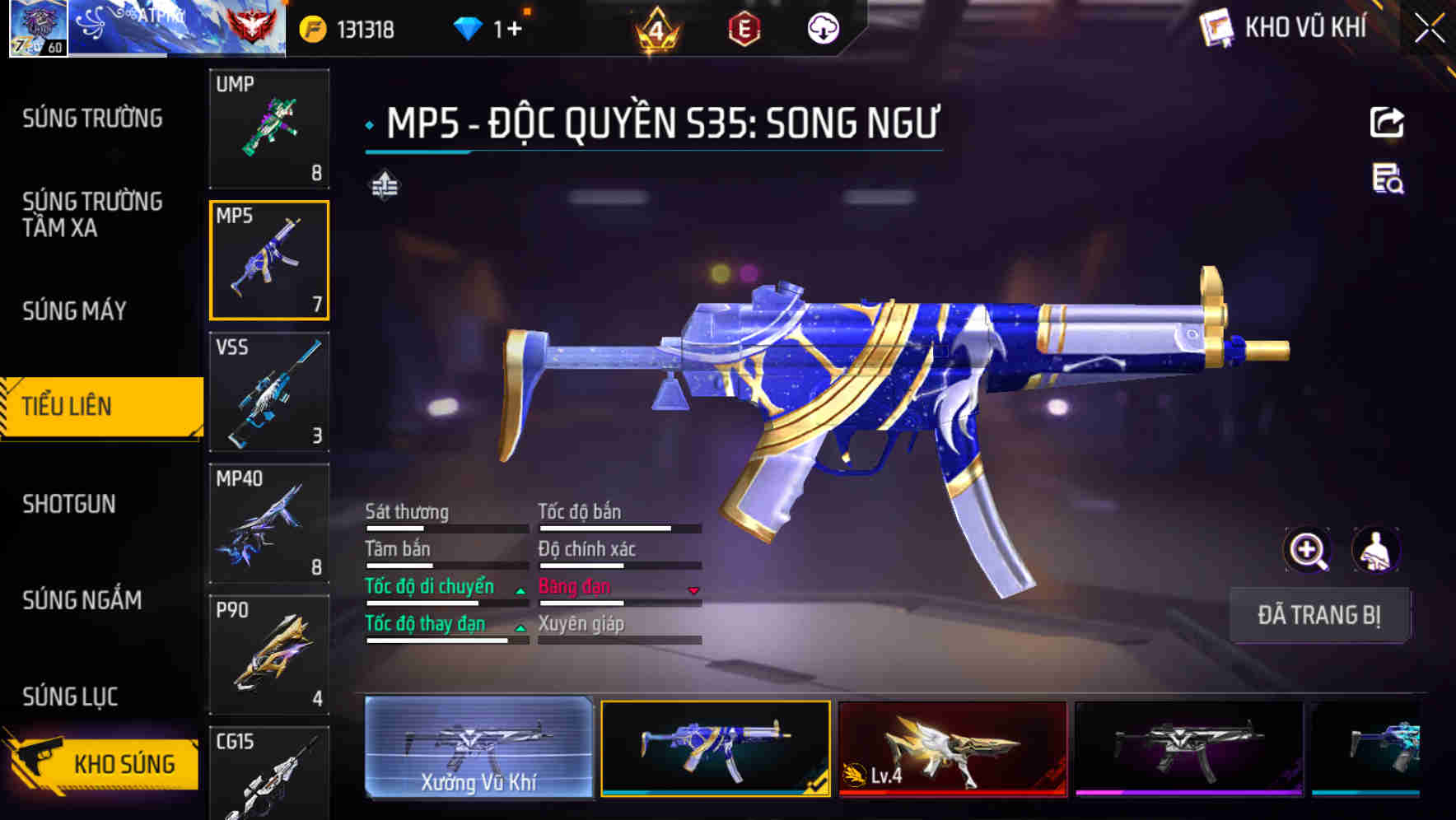This screenshot has width=1456, height=820.
Task: Click the share weapon icon
Action: [1388, 122]
